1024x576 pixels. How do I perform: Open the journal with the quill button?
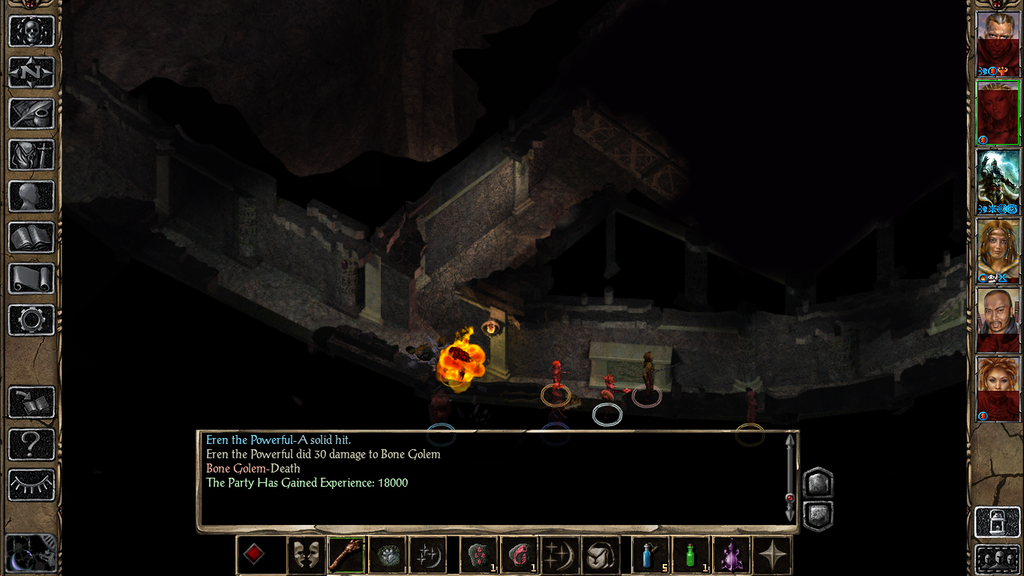click(31, 113)
